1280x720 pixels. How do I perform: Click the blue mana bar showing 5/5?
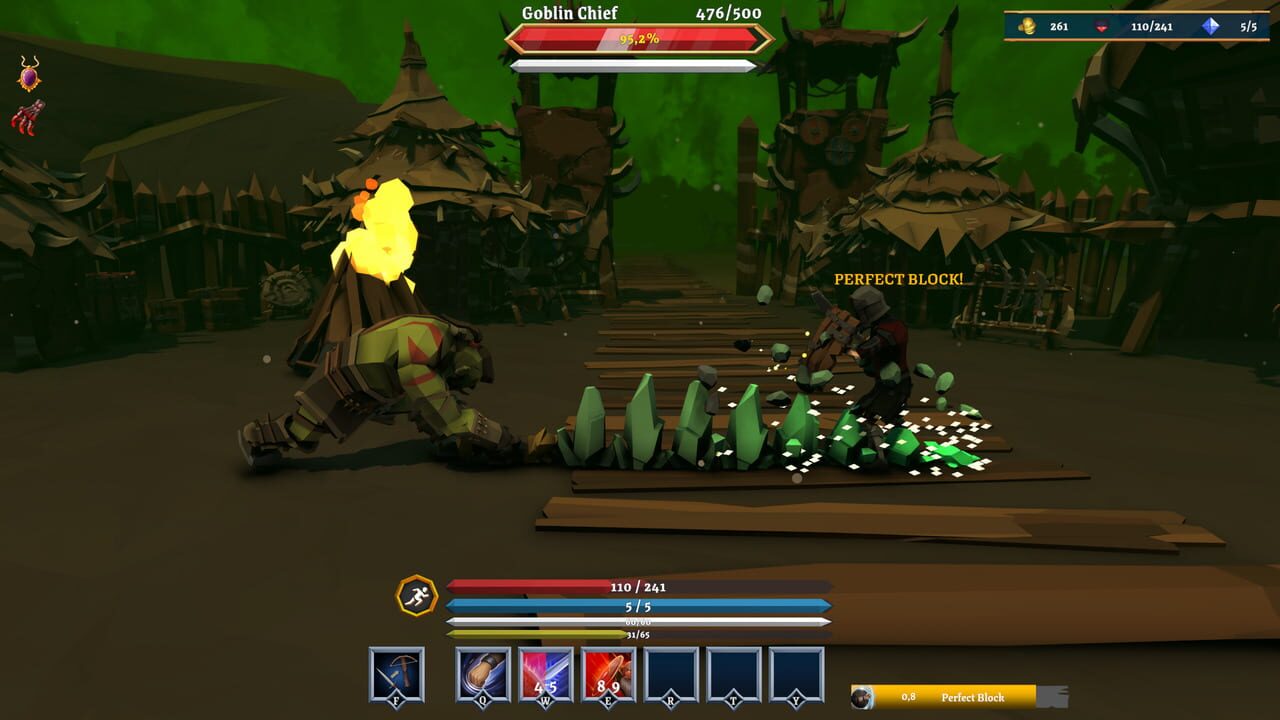[x=640, y=605]
